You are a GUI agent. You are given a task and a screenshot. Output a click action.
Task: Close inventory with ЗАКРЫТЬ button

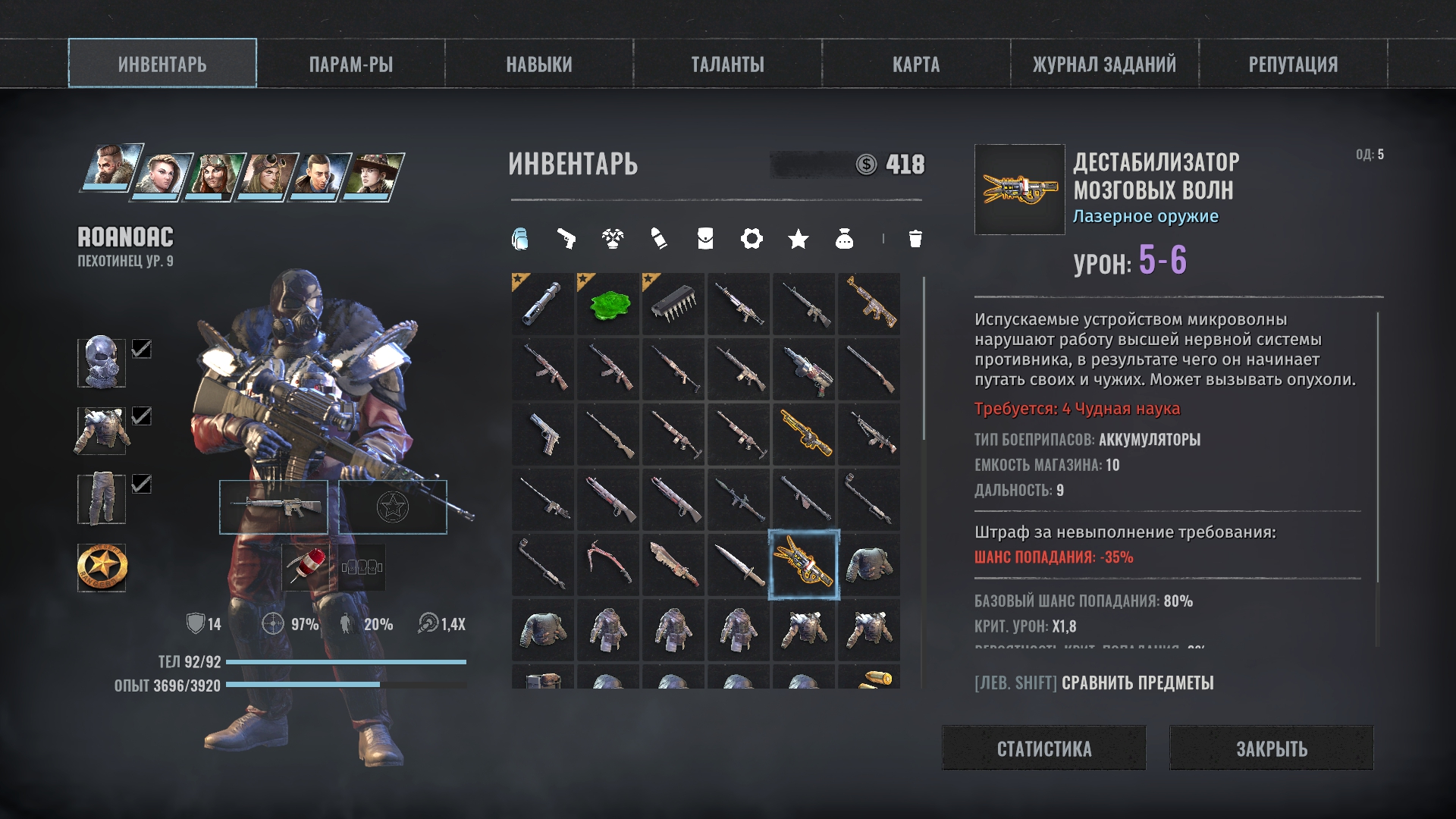point(1271,748)
